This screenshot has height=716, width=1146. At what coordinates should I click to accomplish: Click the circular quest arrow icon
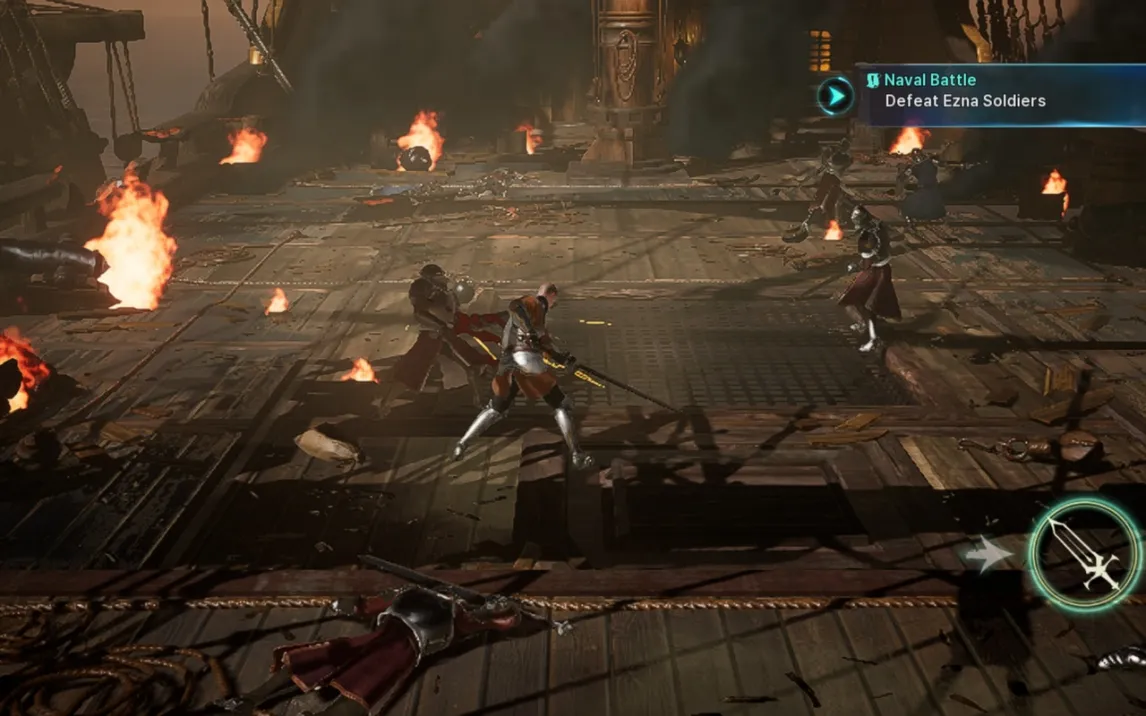pos(834,96)
